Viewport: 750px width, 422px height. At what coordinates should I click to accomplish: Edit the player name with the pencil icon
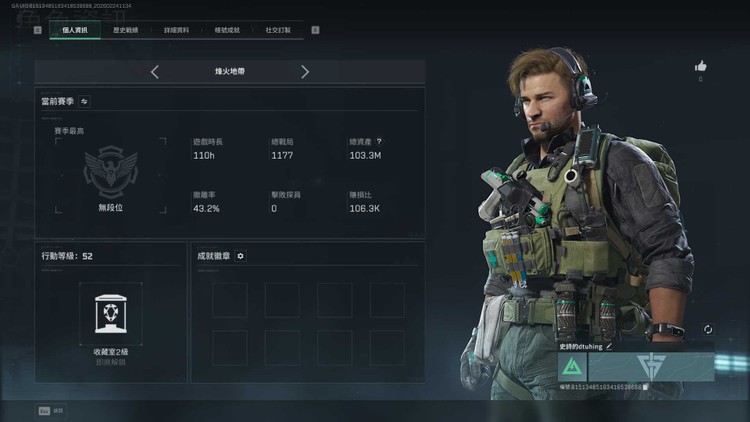[609, 346]
